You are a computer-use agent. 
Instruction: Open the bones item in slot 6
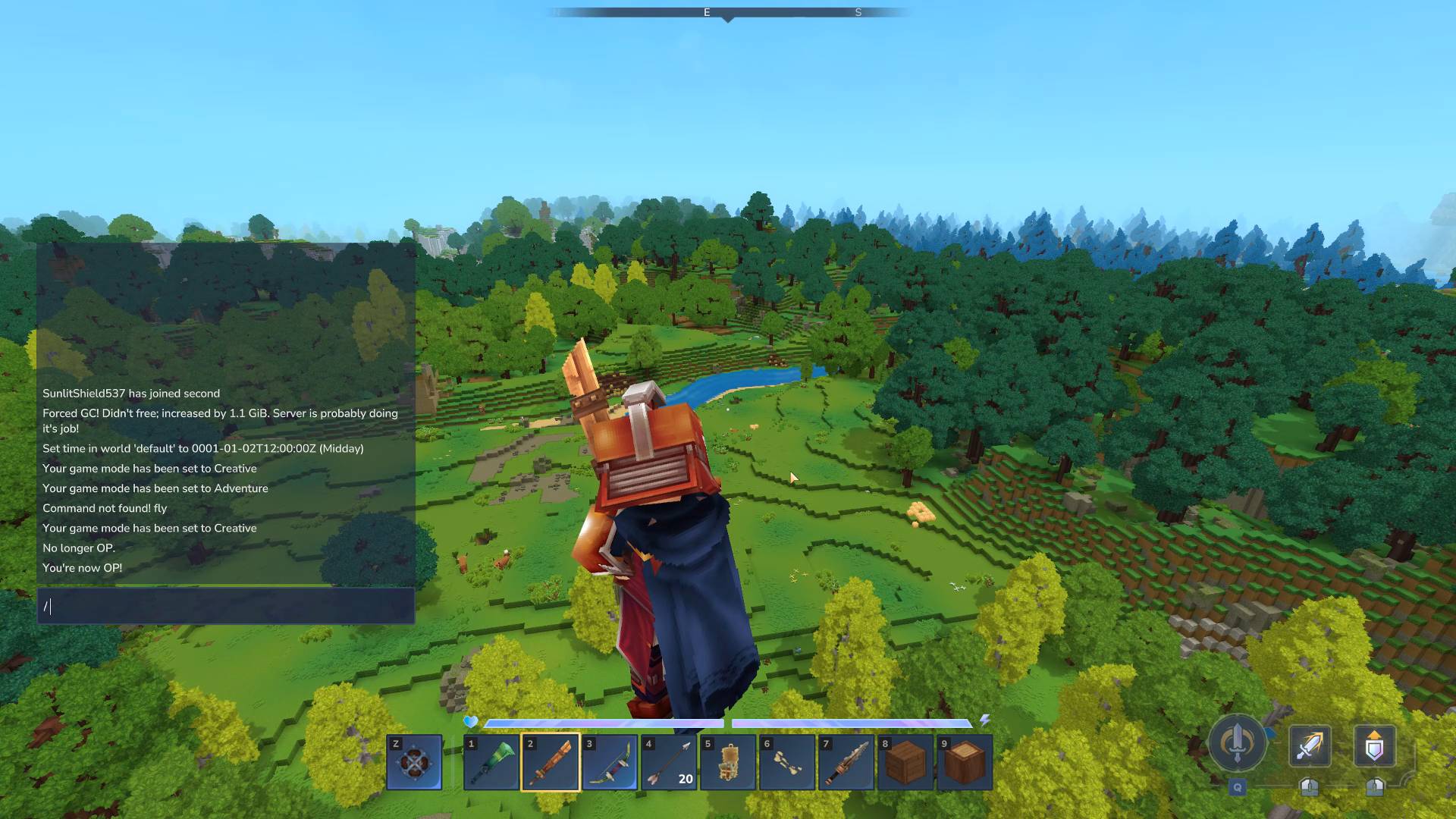[x=787, y=762]
